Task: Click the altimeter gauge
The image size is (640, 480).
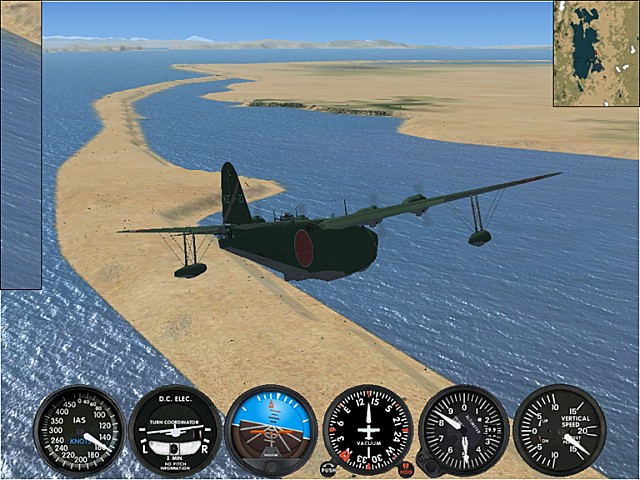Action: coord(463,430)
